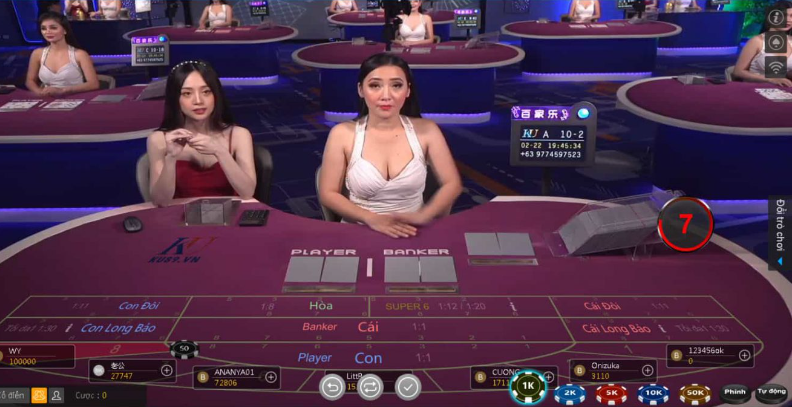Viewport: 792px width, 407px height.
Task: Confirm the bet with the checkmark
Action: click(408, 386)
